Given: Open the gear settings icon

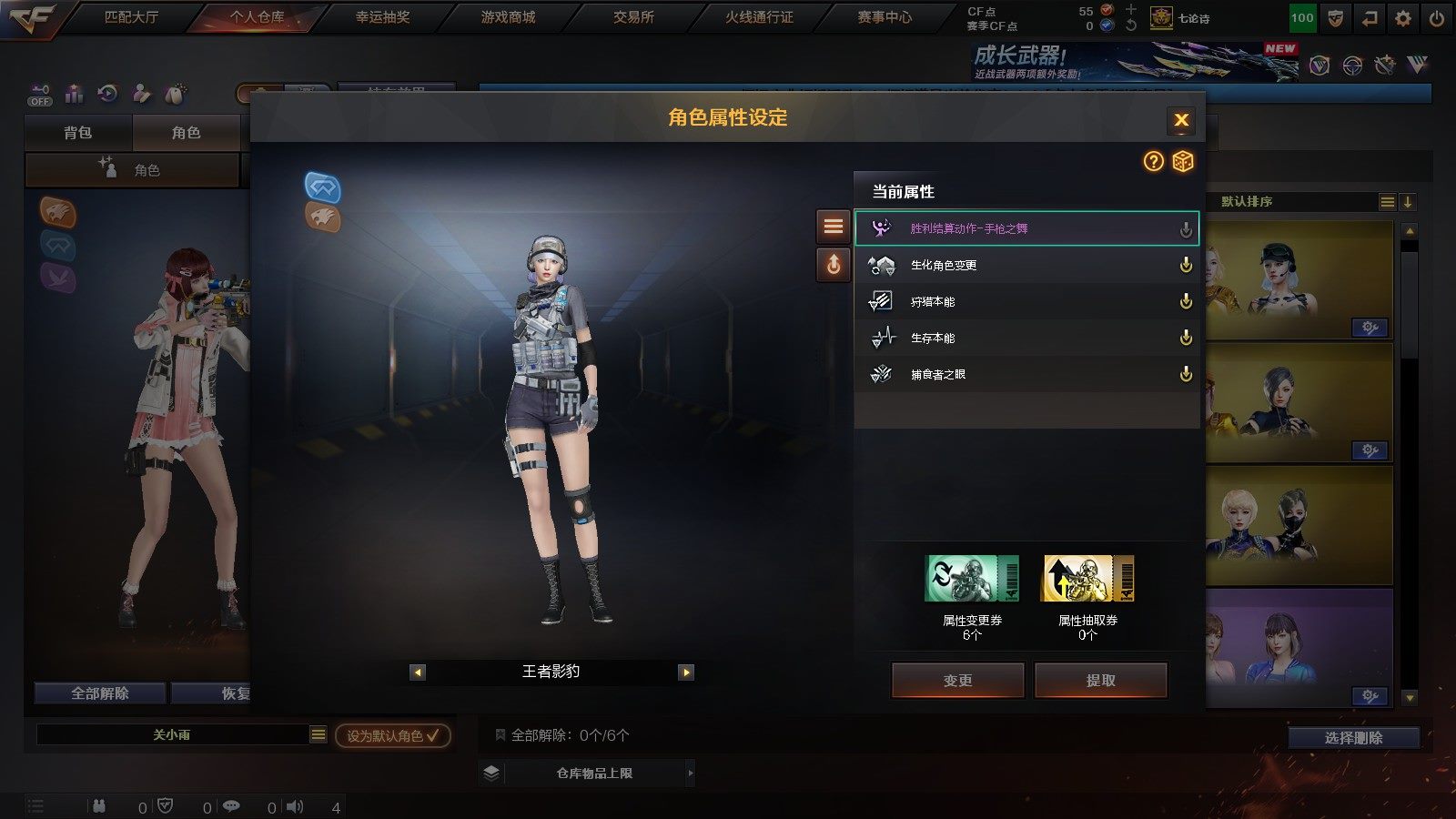Looking at the screenshot, I should tap(1402, 18).
